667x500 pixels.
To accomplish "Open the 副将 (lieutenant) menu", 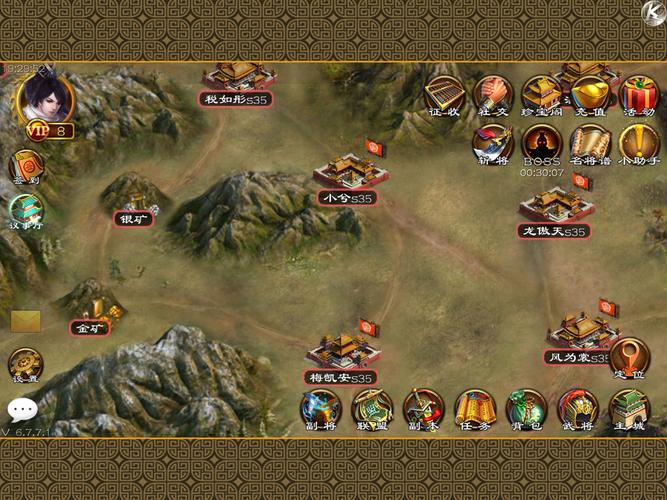I will pyautogui.click(x=321, y=408).
